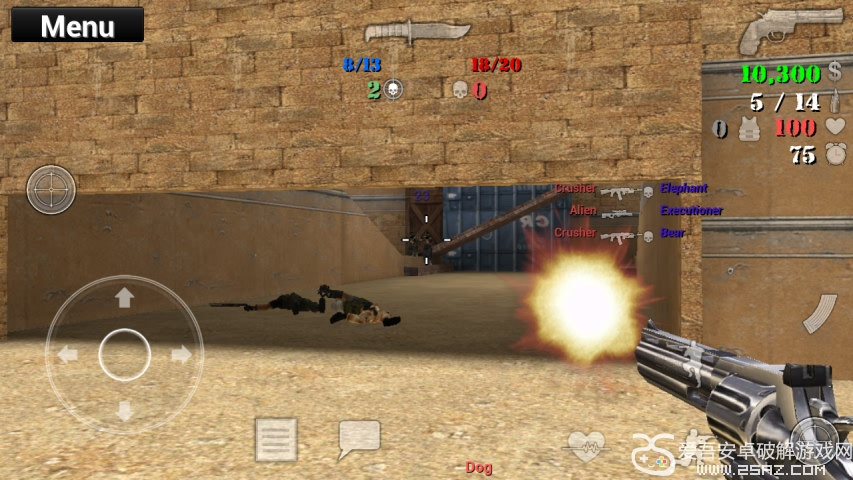Open the chat speech bubble
This screenshot has height=480, width=853.
click(x=359, y=438)
